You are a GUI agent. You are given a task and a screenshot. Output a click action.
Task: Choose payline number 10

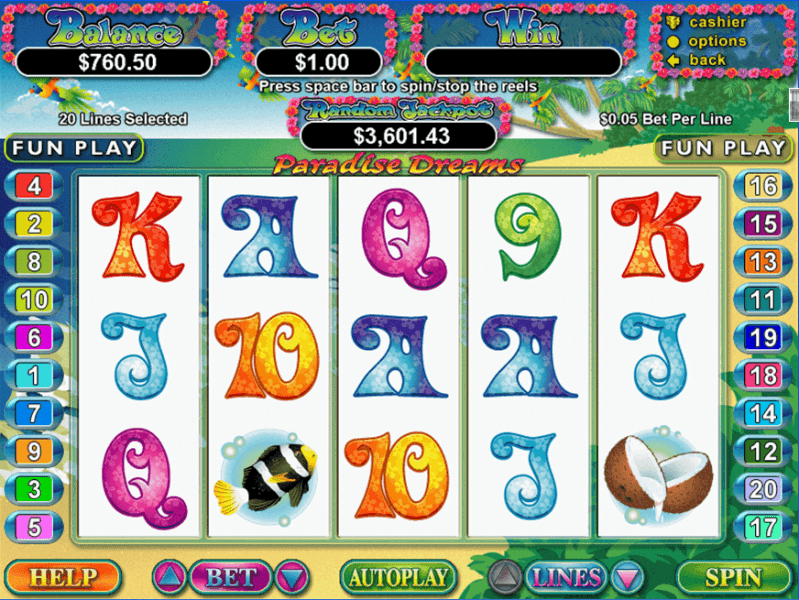pos(34,299)
